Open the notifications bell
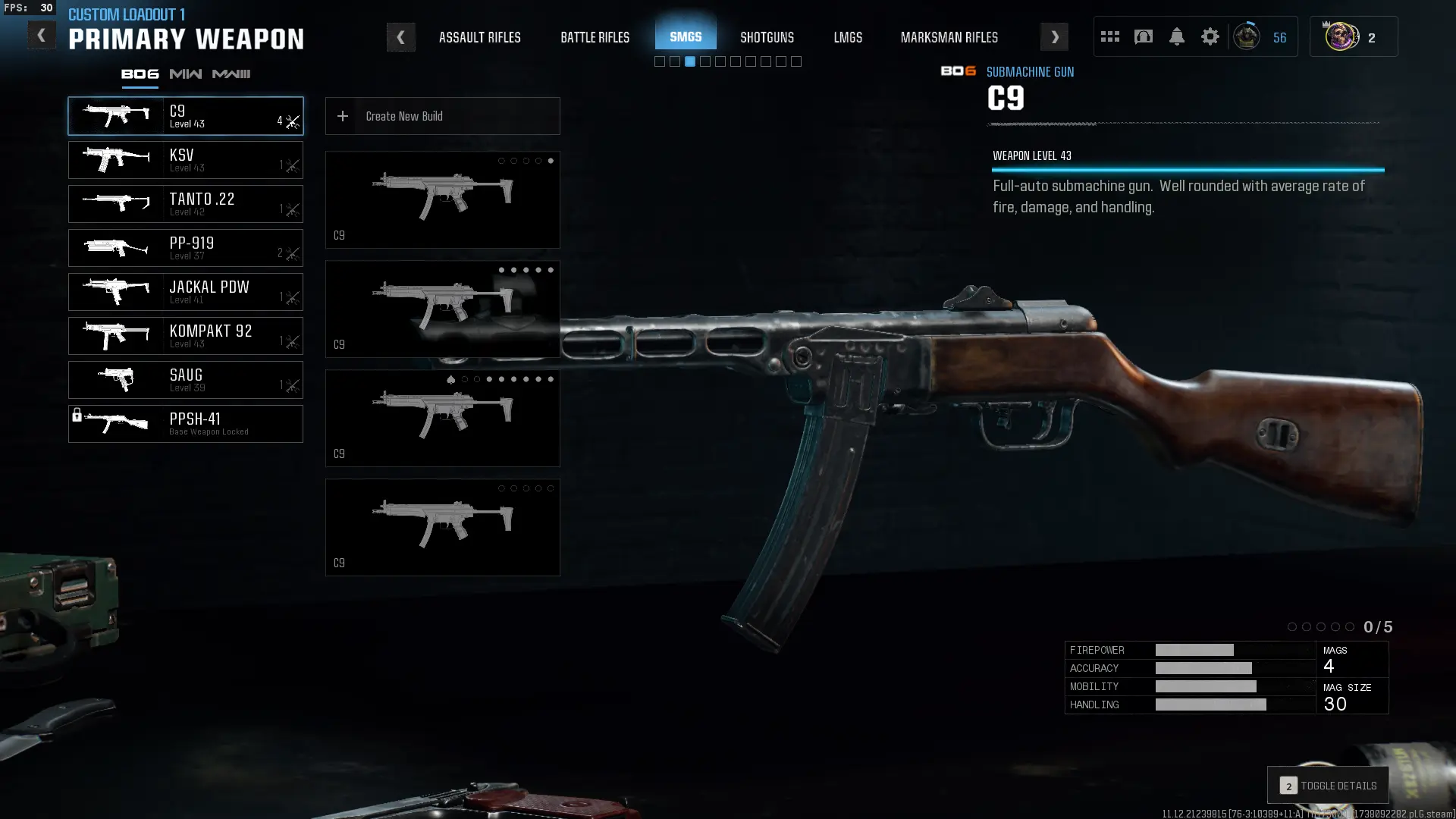Screen dimensions: 1456x819 tap(1176, 37)
